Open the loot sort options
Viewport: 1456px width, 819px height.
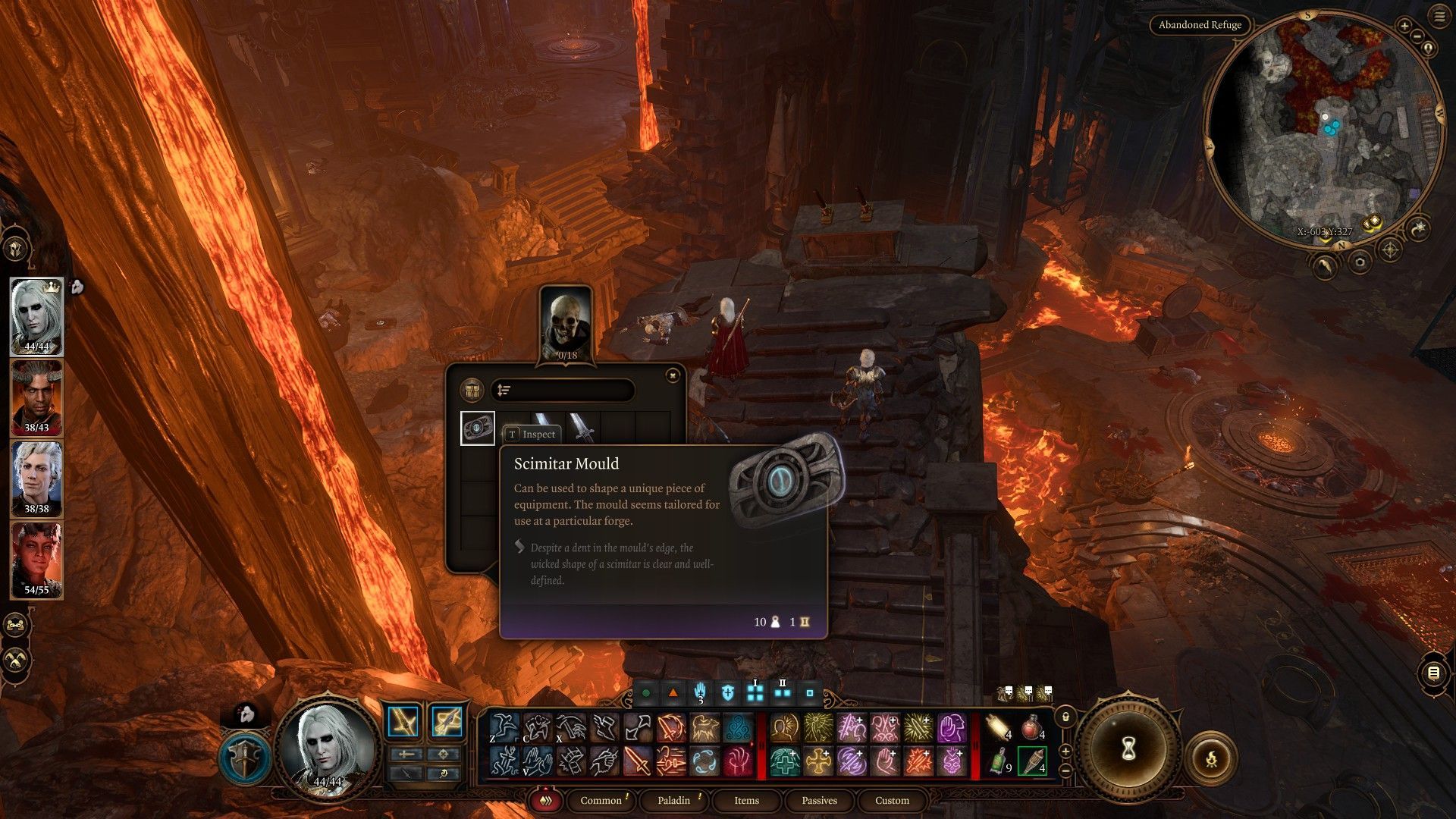(504, 391)
